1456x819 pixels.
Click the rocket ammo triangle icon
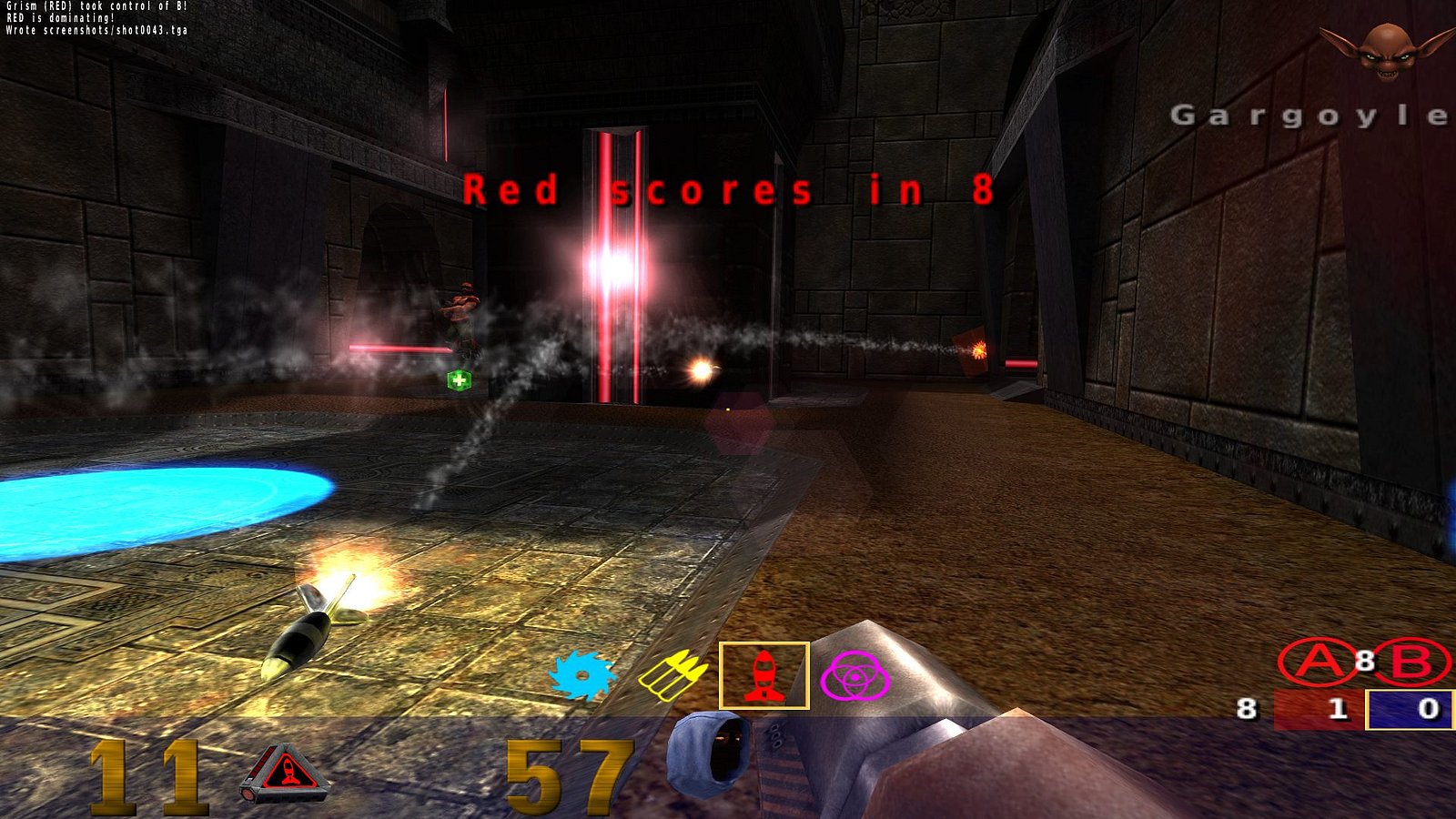click(x=284, y=772)
